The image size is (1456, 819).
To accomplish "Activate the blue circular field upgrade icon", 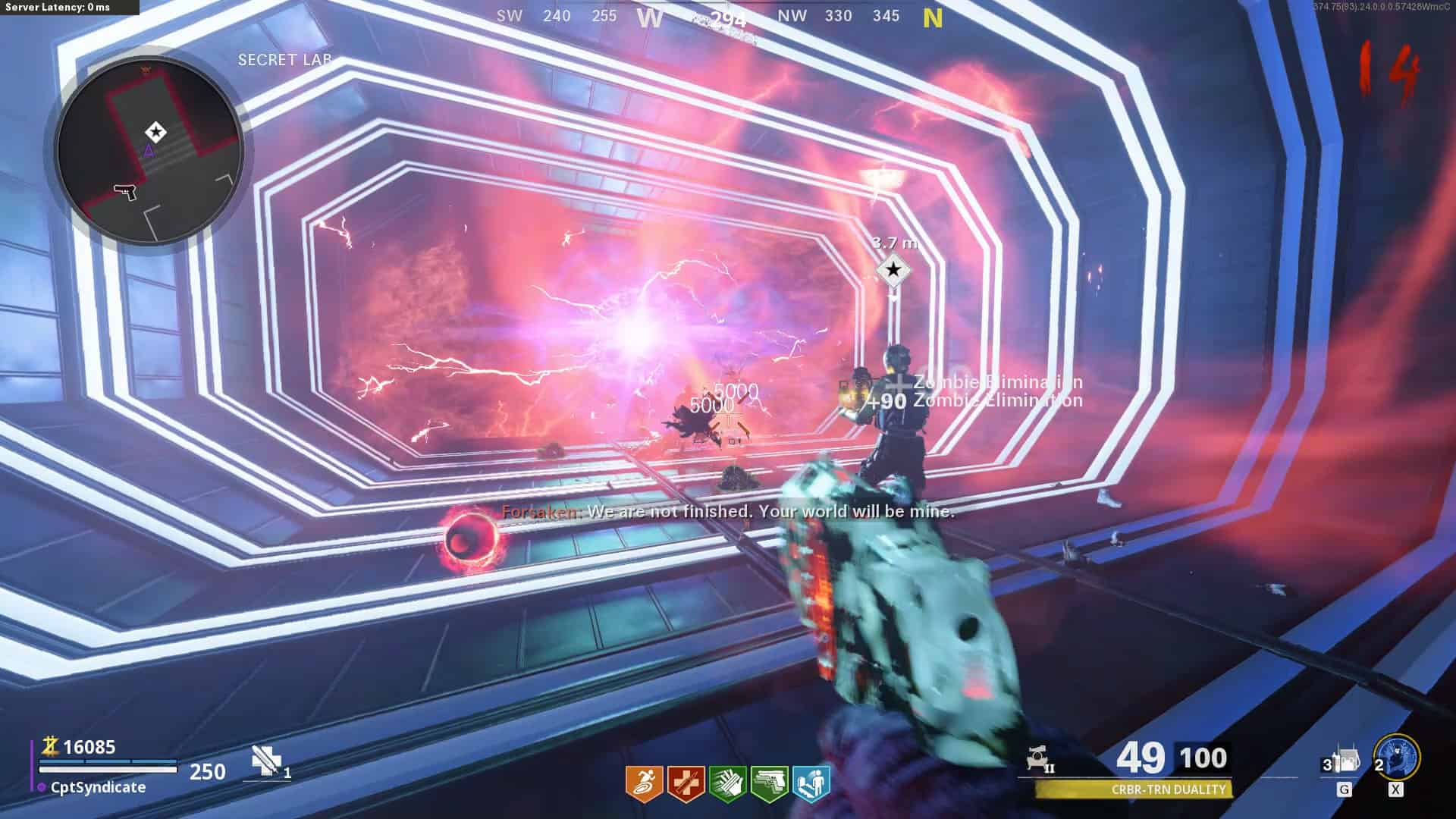I will tap(1398, 757).
